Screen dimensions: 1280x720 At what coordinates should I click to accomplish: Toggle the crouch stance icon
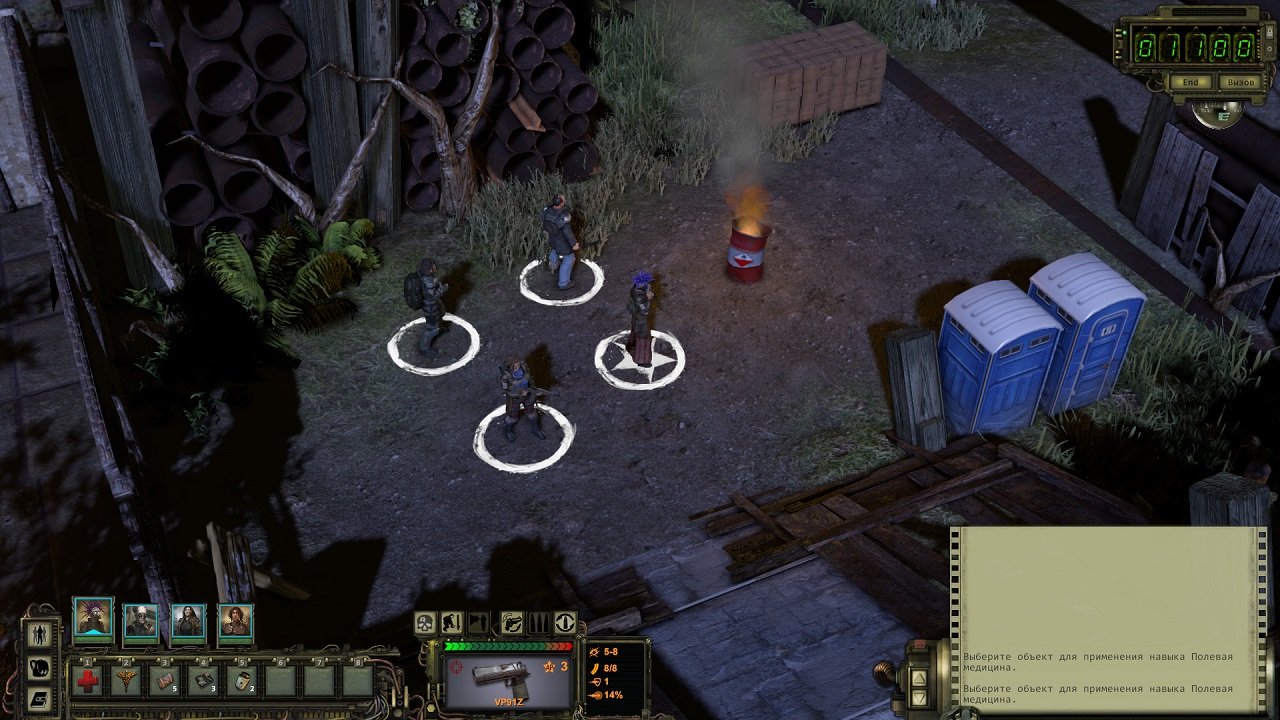click(x=449, y=622)
